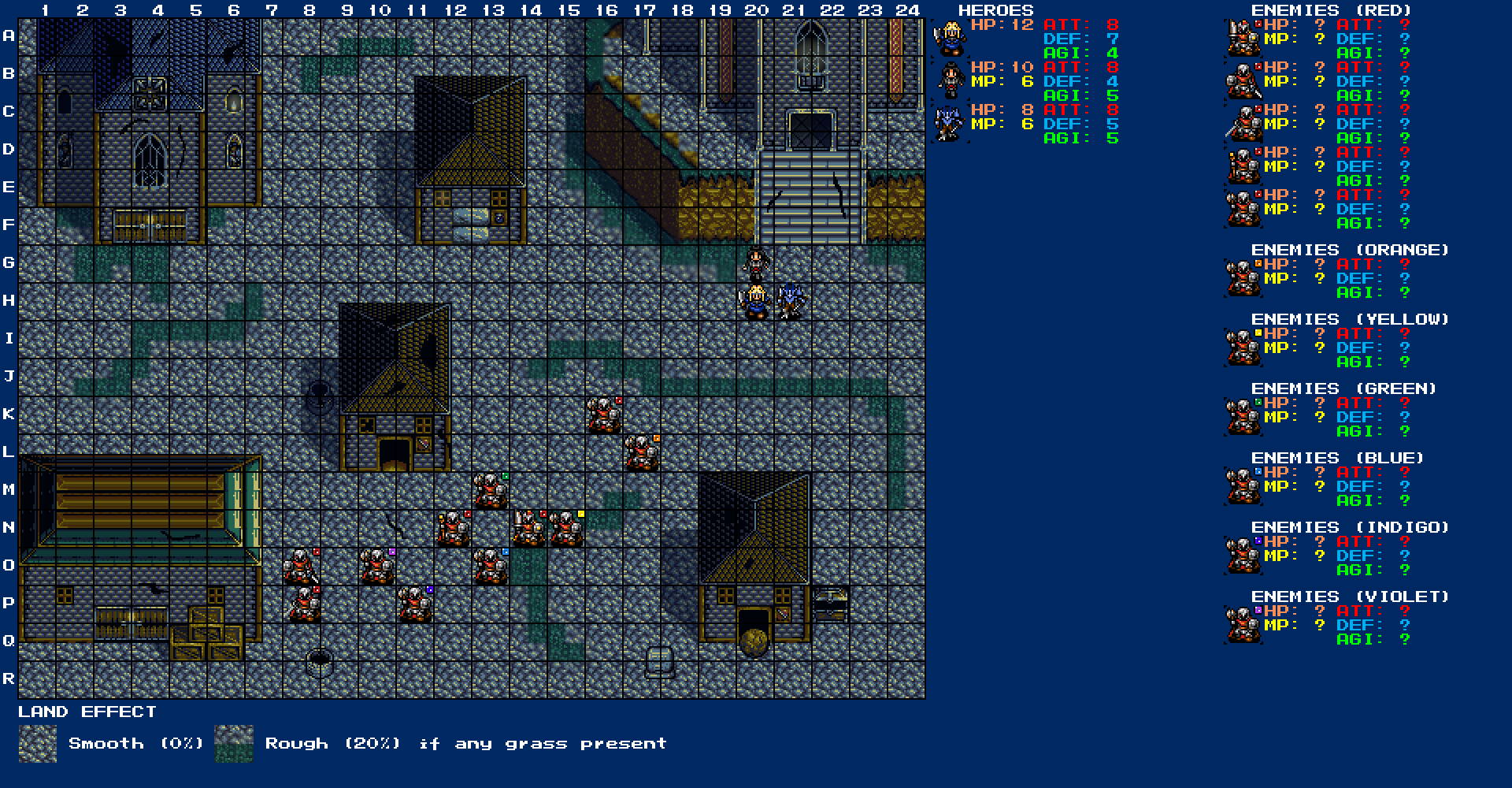Choose the Yellow enemy portrait
The height and width of the screenshot is (788, 1512).
pos(1243,348)
